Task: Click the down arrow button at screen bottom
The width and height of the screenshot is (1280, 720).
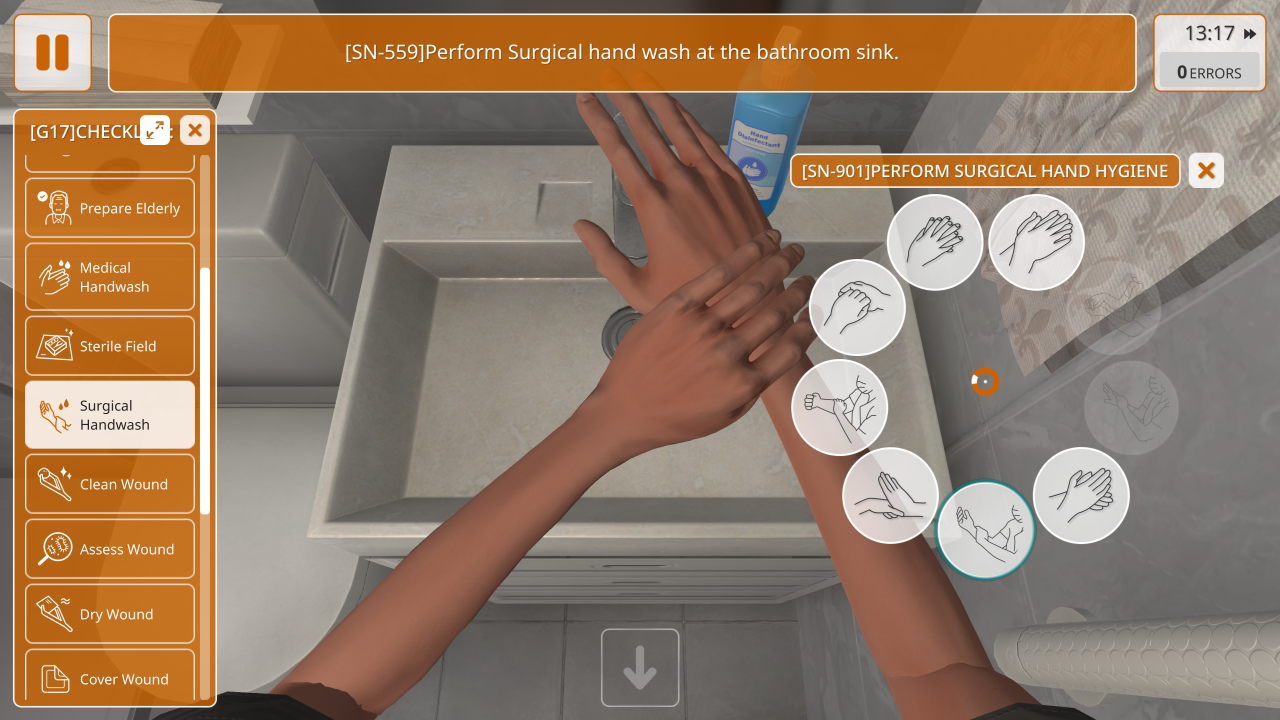Action: [x=640, y=668]
